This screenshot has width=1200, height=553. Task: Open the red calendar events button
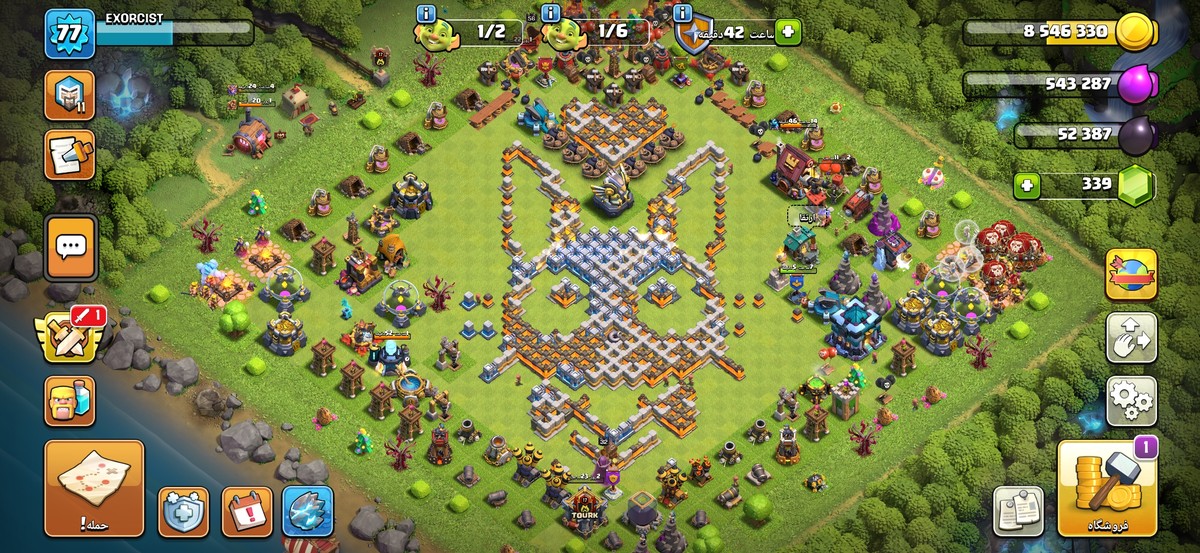coord(246,512)
